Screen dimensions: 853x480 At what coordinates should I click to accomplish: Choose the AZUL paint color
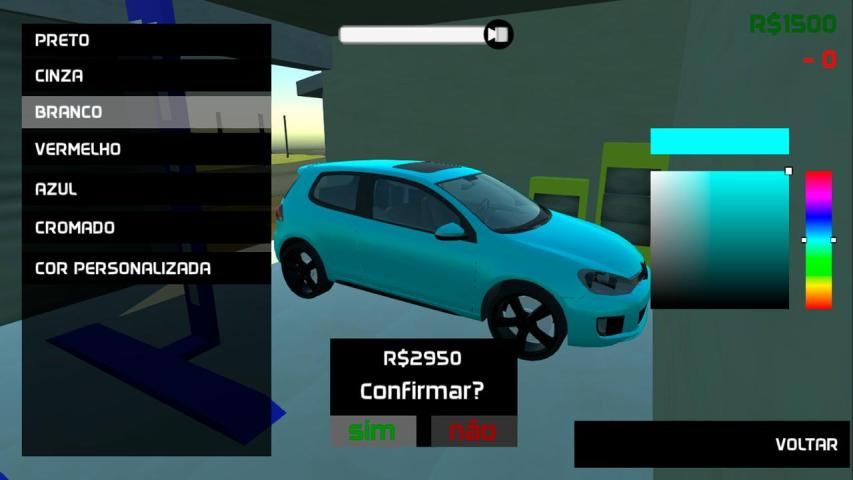146,189
